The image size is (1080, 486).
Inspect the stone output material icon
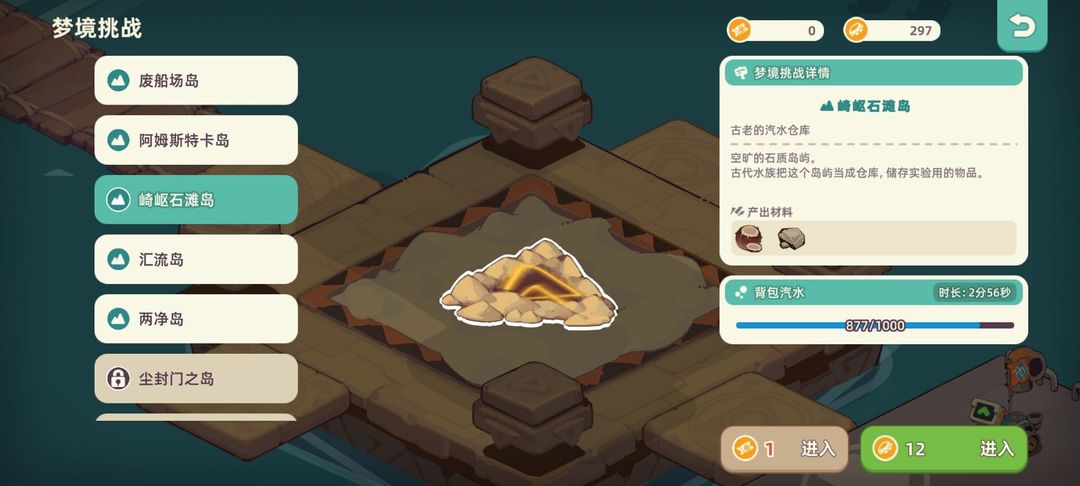point(792,238)
